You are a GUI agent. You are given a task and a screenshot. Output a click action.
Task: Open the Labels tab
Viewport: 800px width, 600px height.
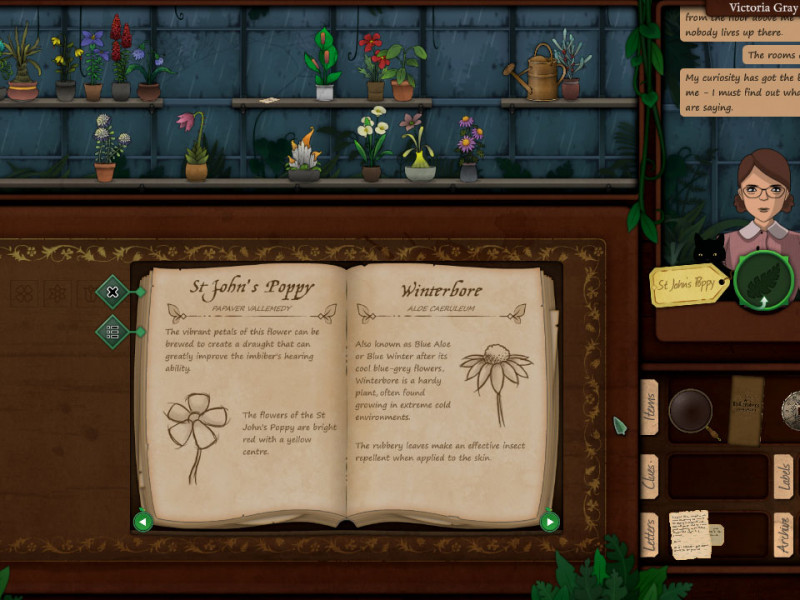784,477
